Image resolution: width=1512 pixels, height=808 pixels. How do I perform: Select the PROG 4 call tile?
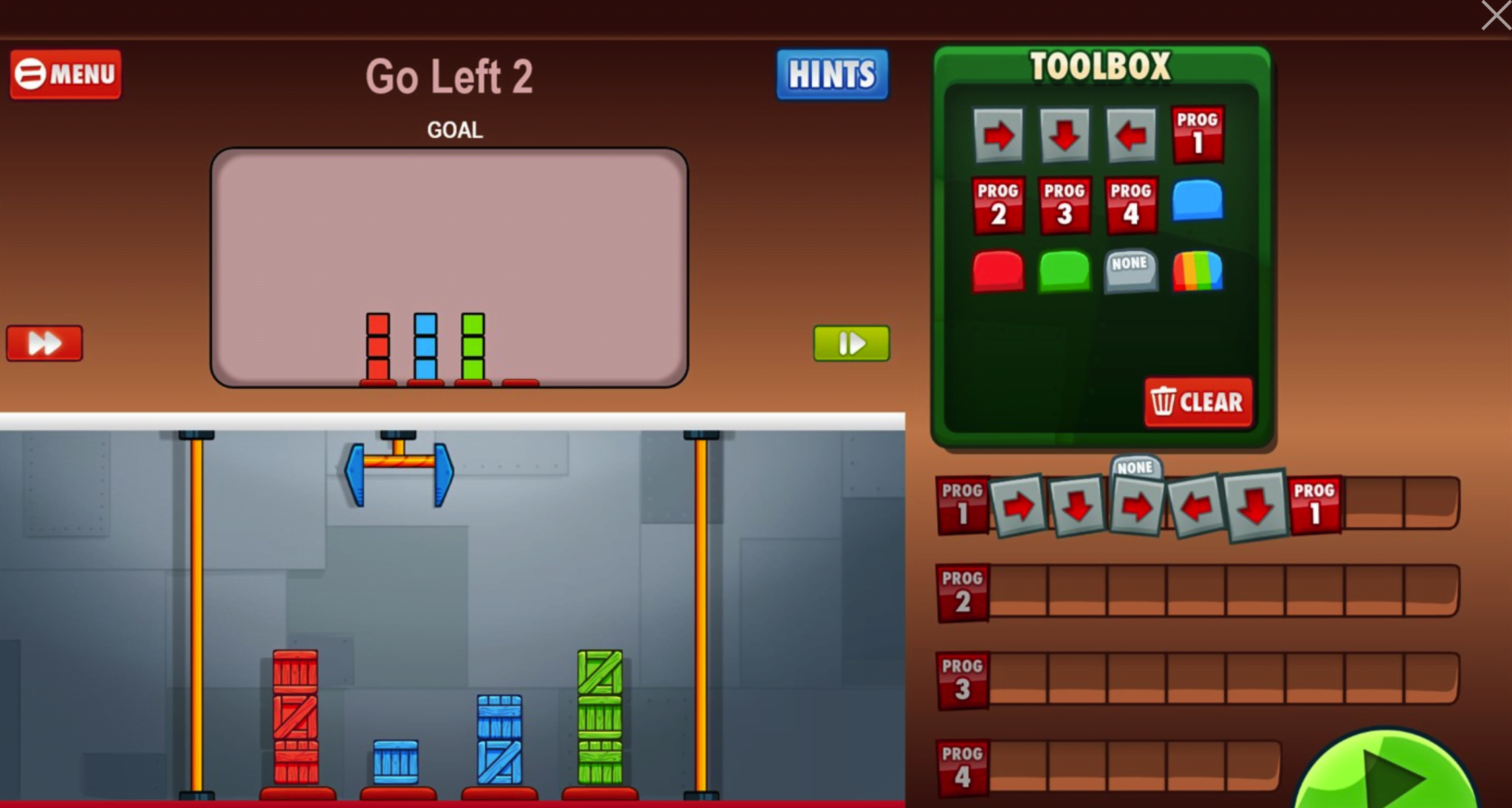(1130, 204)
